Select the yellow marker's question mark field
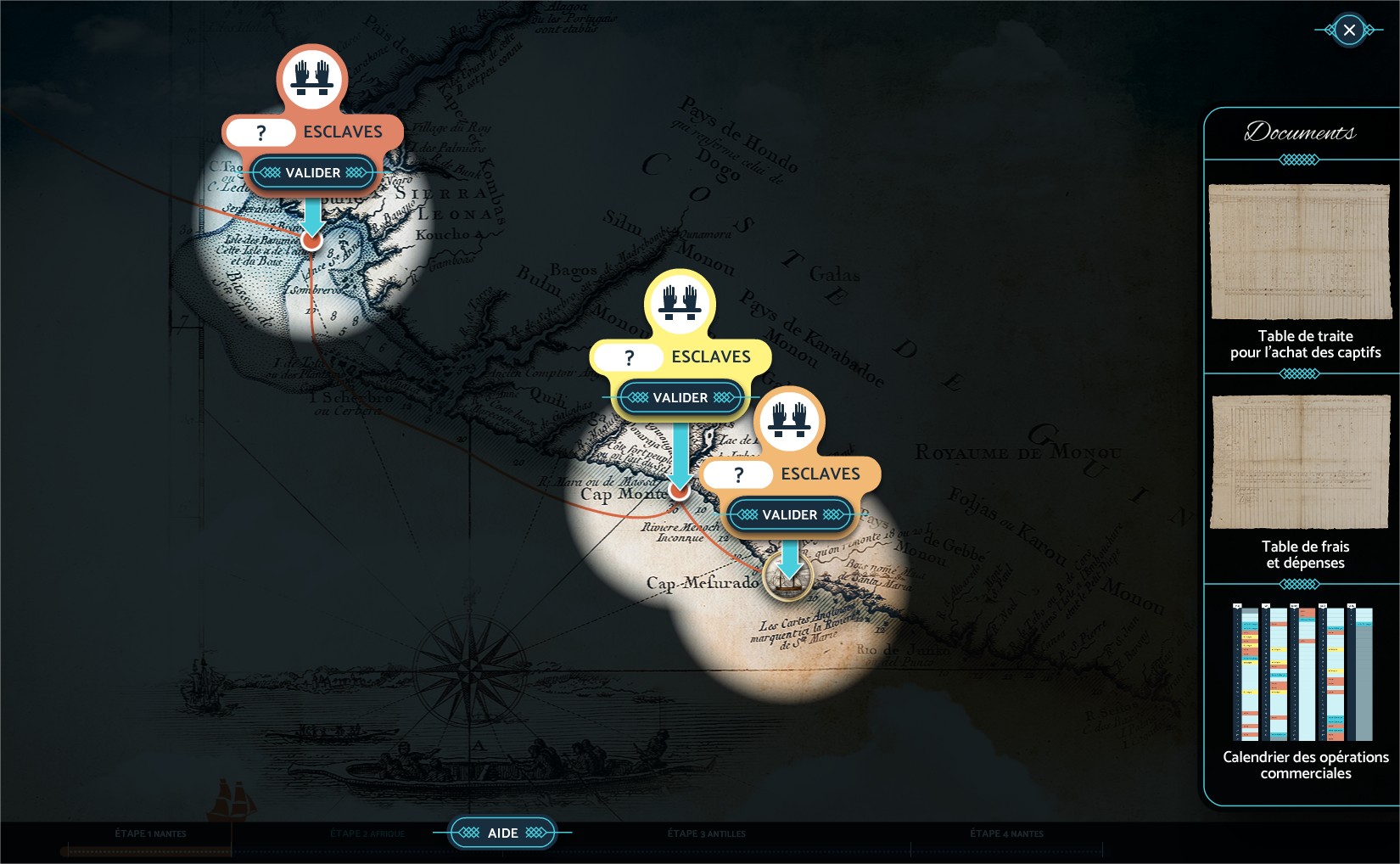Viewport: 1400px width, 864px height. pyautogui.click(x=629, y=357)
